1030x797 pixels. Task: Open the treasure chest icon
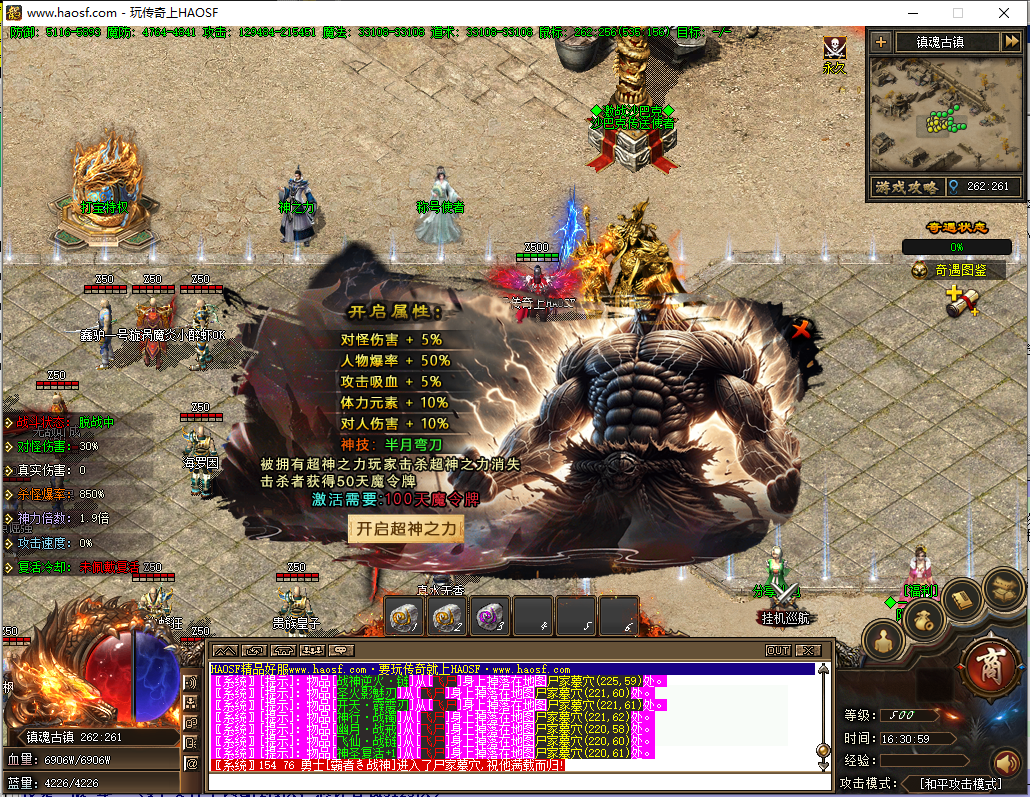(x=1002, y=588)
